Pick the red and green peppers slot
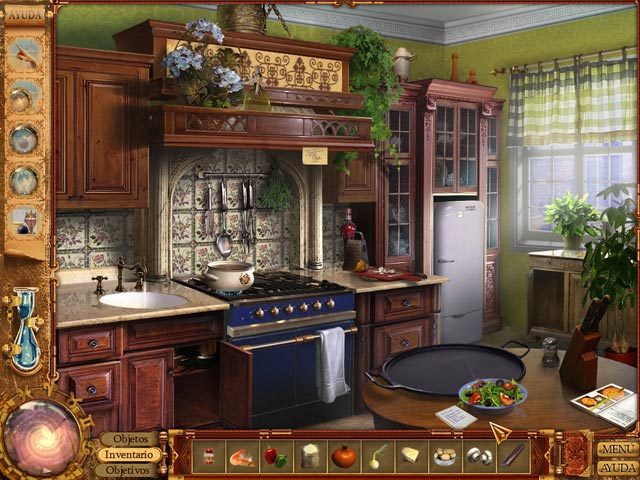640x480 pixels. tap(276, 456)
